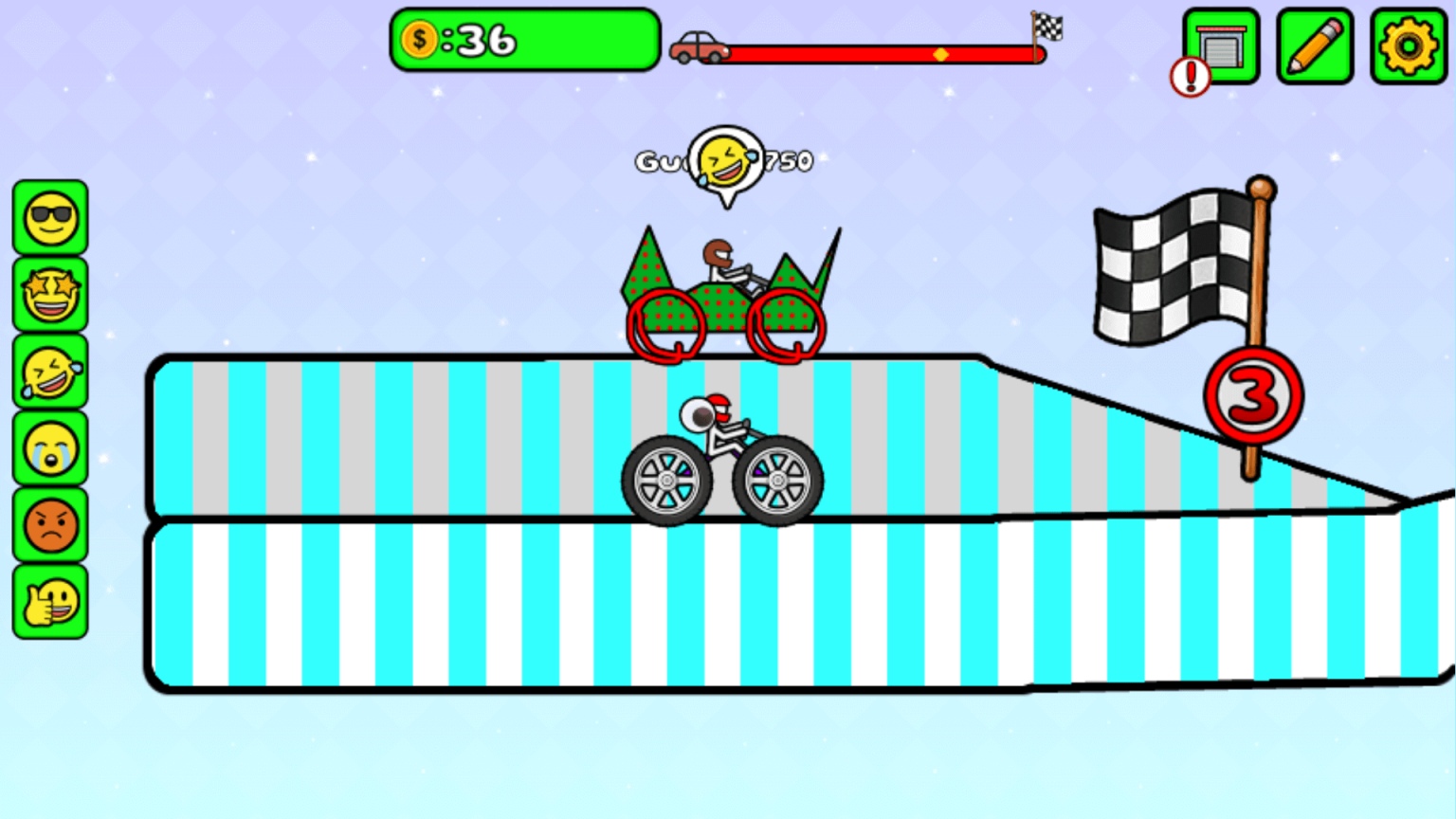Select the star-struck emoji
Viewport: 1456px width, 819px height.
[50, 296]
